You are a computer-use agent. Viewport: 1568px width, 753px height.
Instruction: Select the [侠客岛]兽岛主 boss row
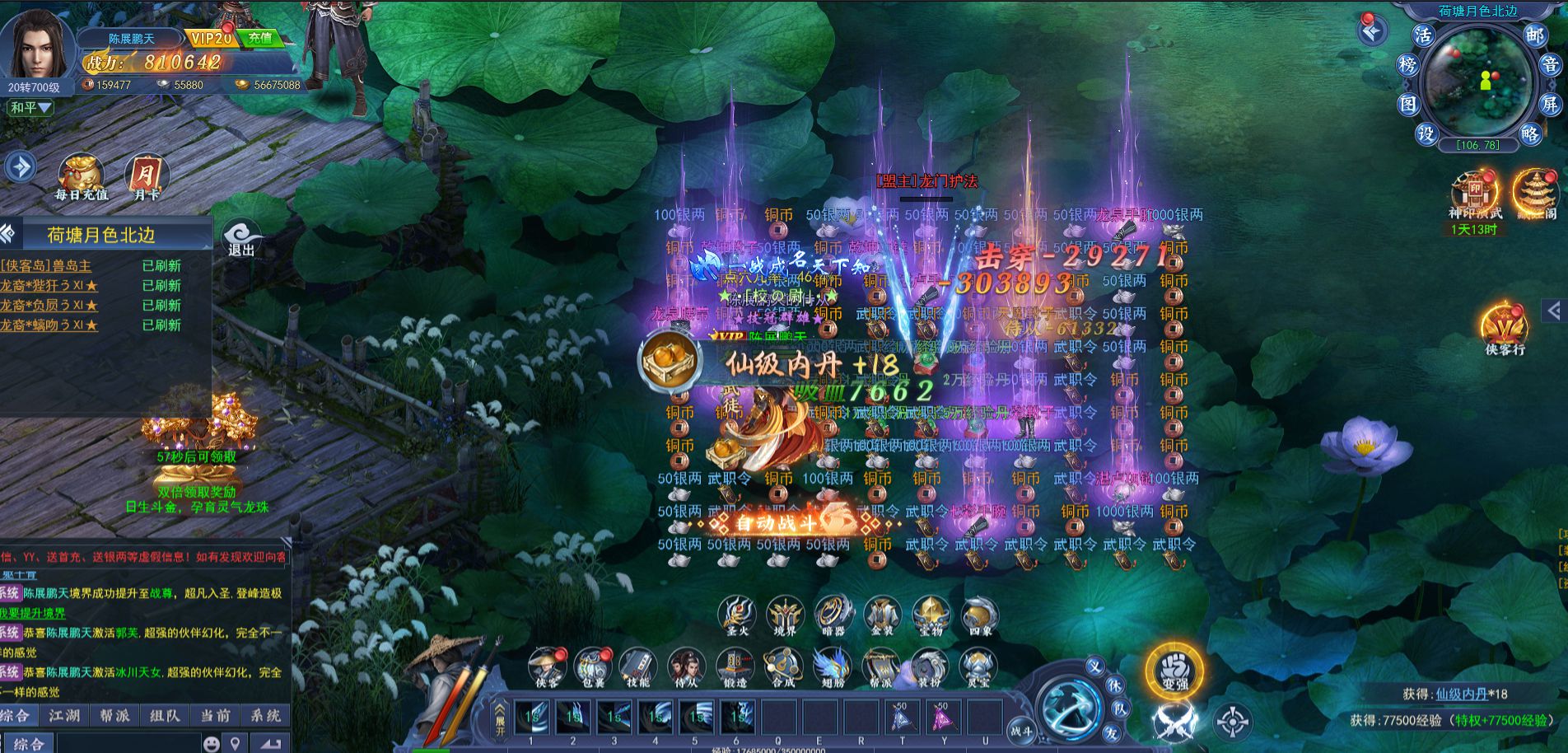pyautogui.click(x=47, y=265)
